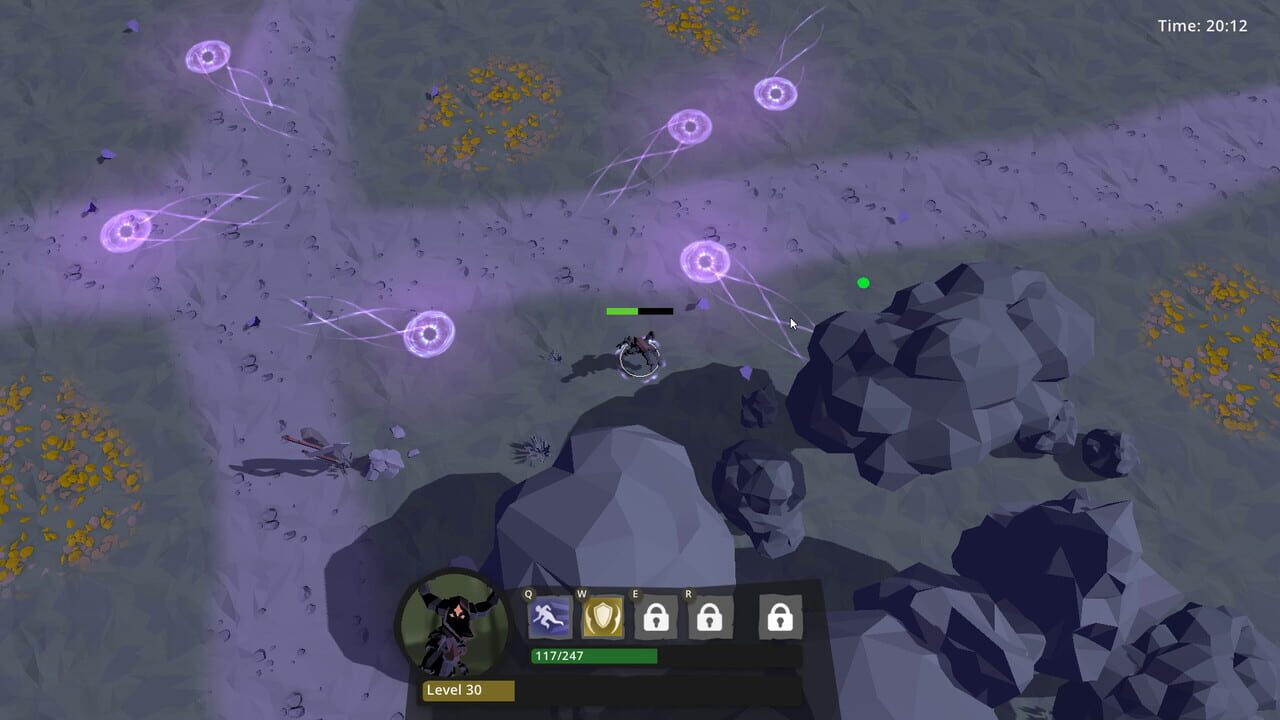Click the Q keybind badge above the dash skill

[x=527, y=593]
